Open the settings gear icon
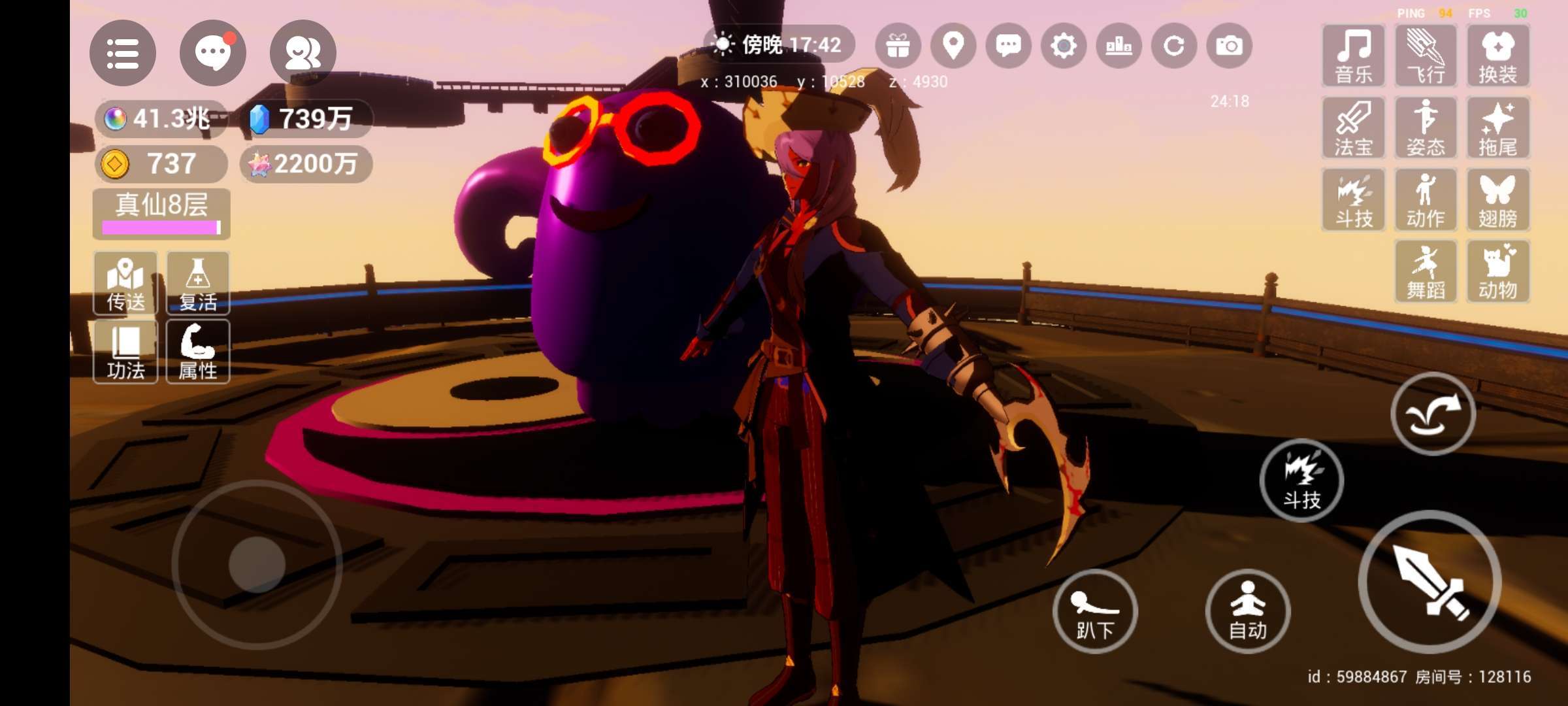This screenshot has height=706, width=1568. 1064,46
